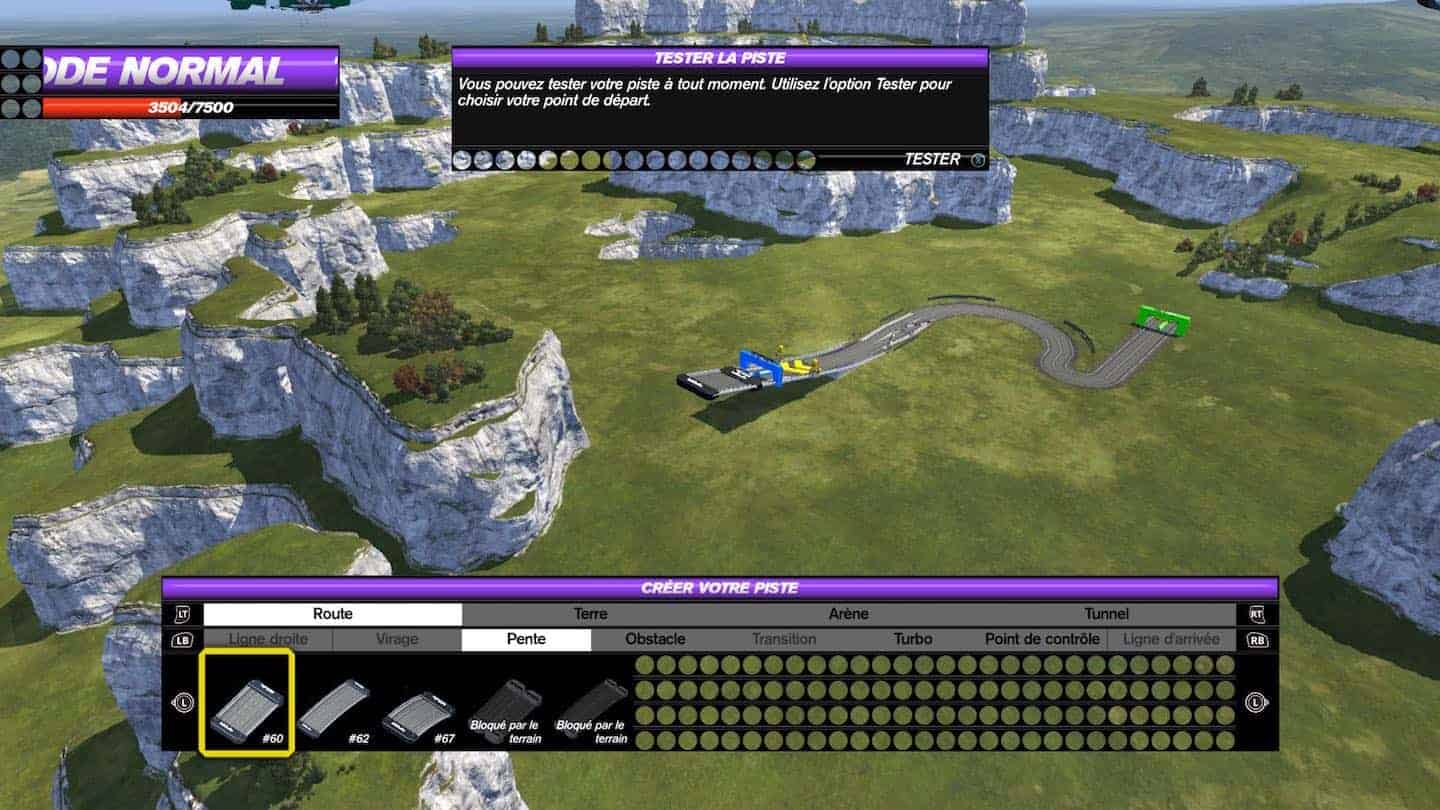Image resolution: width=1440 pixels, height=810 pixels.
Task: Switch to the Virage subcategory
Action: click(397, 639)
